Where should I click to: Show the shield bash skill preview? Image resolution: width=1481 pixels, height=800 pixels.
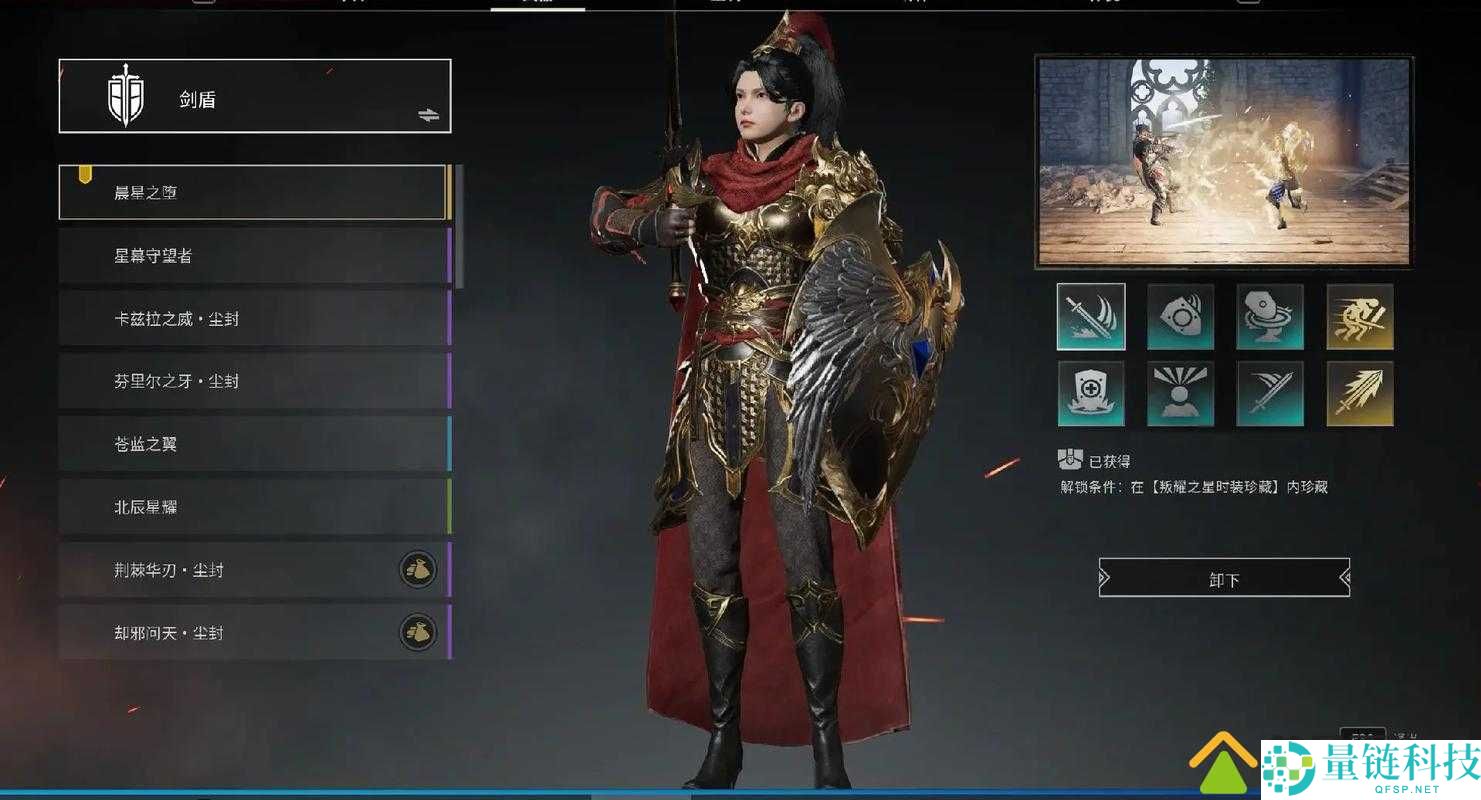1180,317
